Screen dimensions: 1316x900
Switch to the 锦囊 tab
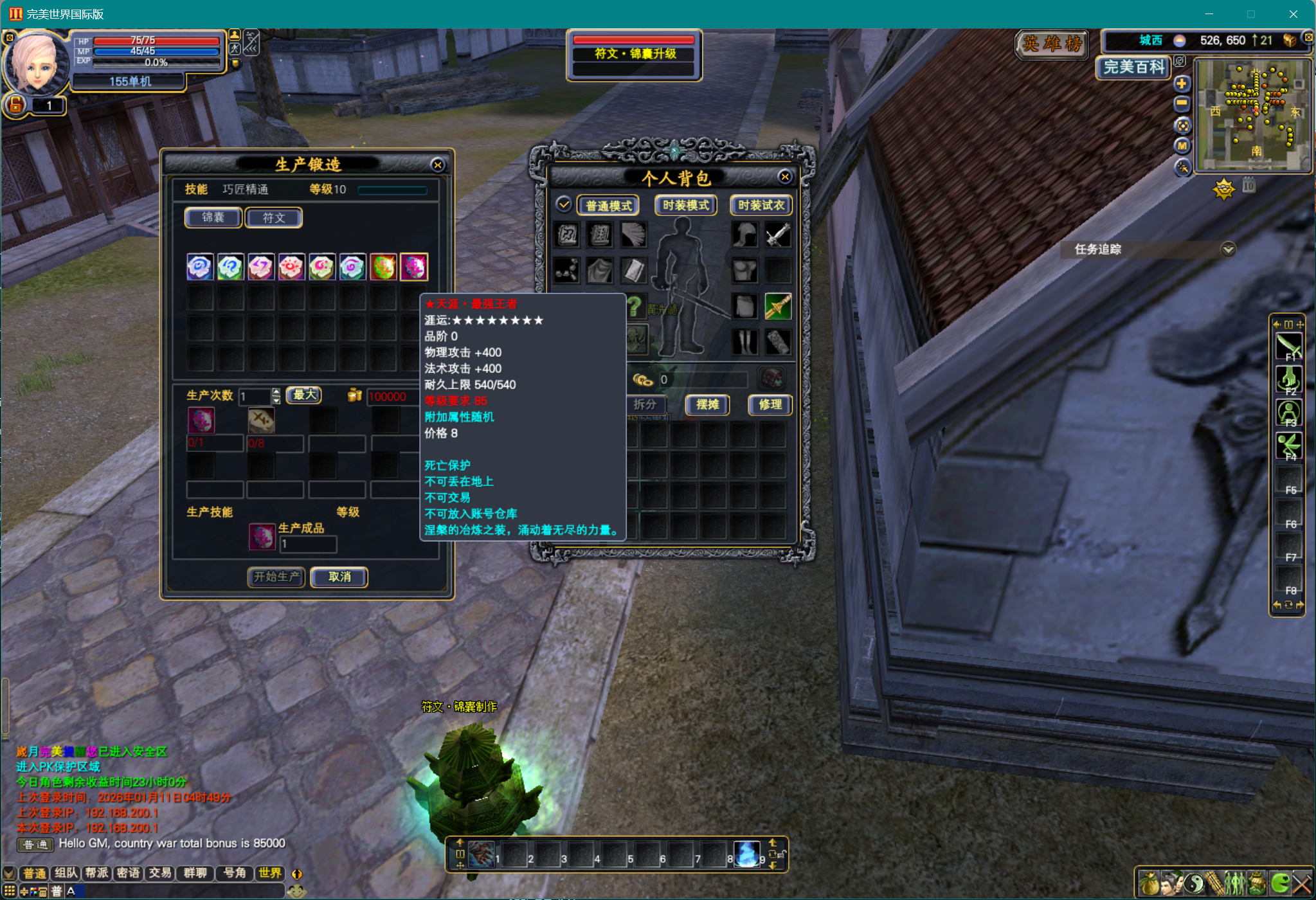[x=213, y=218]
